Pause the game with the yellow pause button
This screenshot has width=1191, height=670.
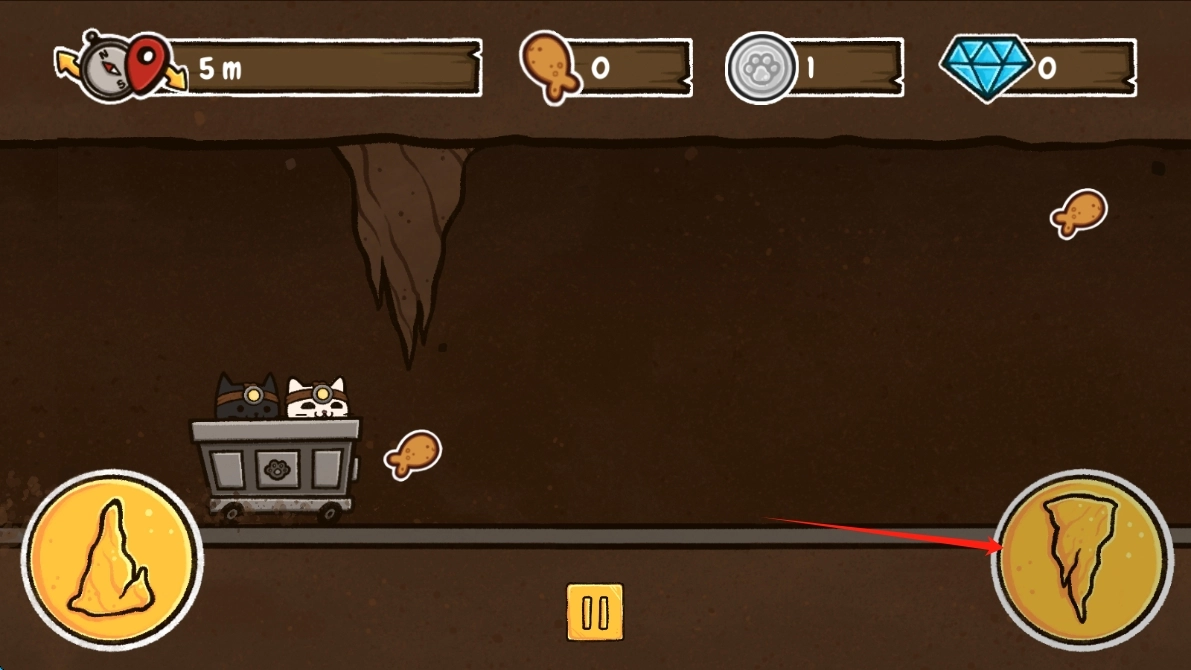point(595,612)
